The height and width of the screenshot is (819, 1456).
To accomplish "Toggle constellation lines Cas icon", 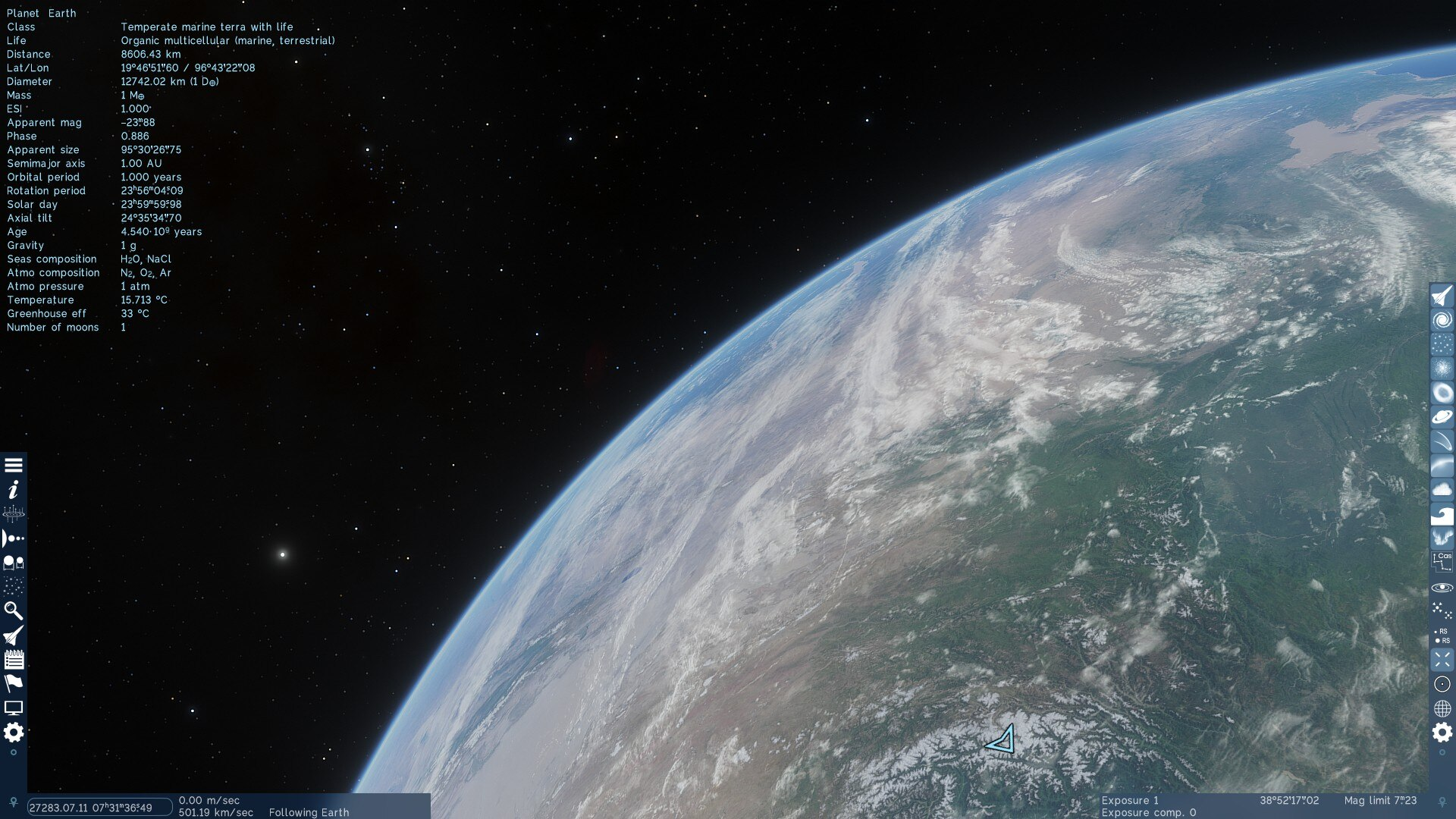I will point(1442,561).
